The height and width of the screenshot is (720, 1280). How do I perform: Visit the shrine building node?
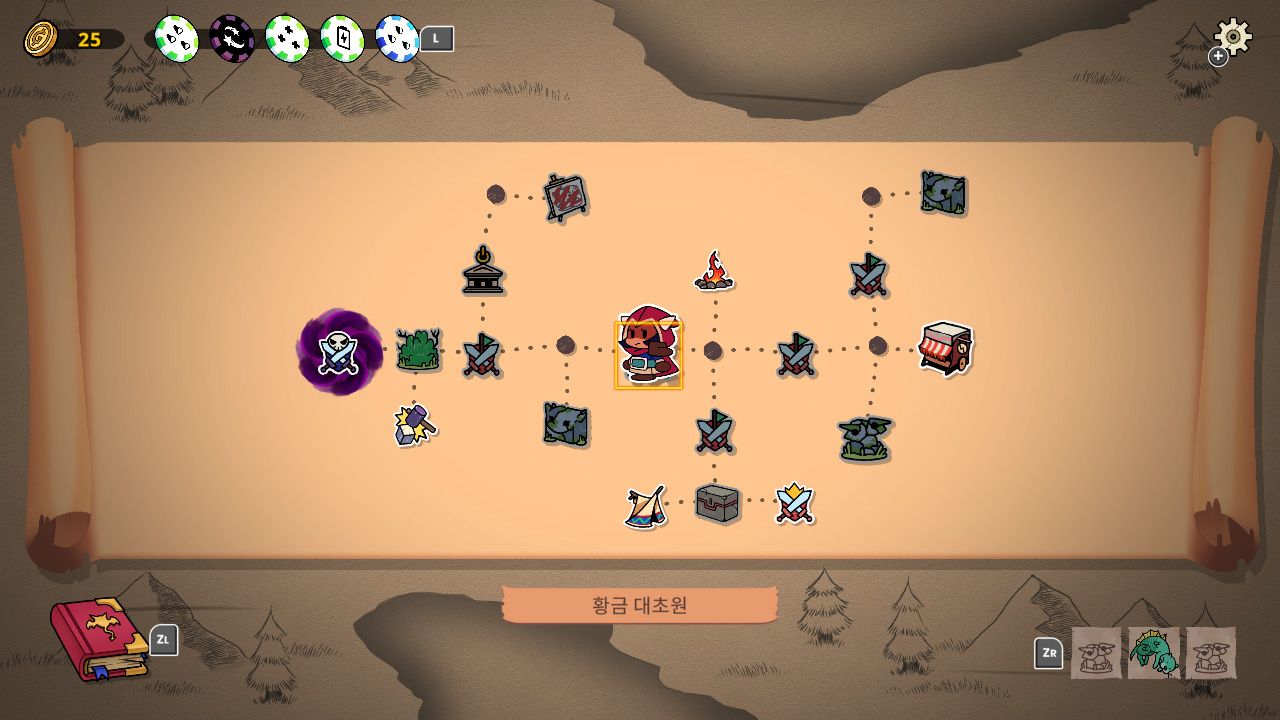tap(483, 271)
